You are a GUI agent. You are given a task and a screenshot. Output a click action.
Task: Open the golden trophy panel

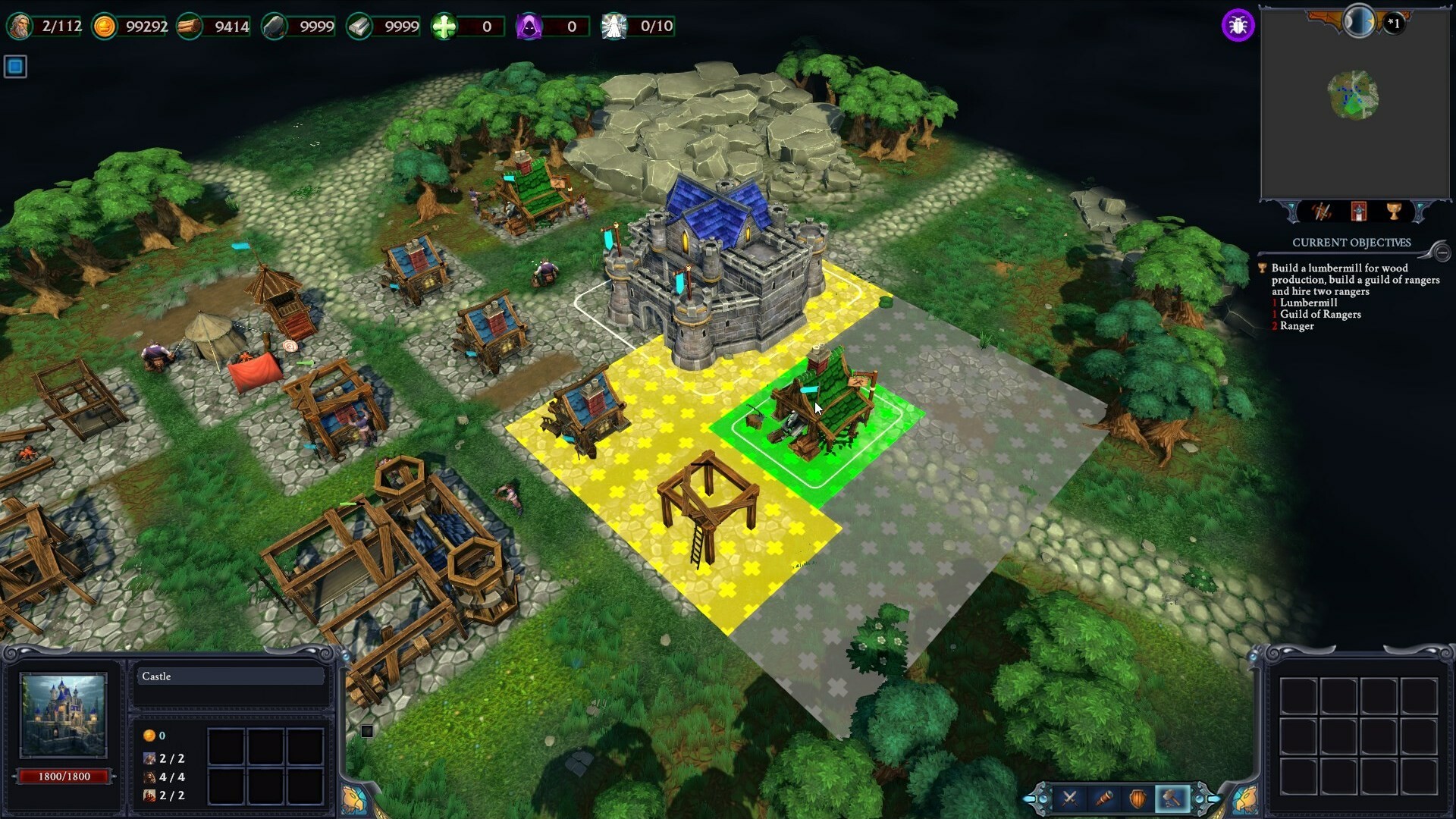[1394, 212]
